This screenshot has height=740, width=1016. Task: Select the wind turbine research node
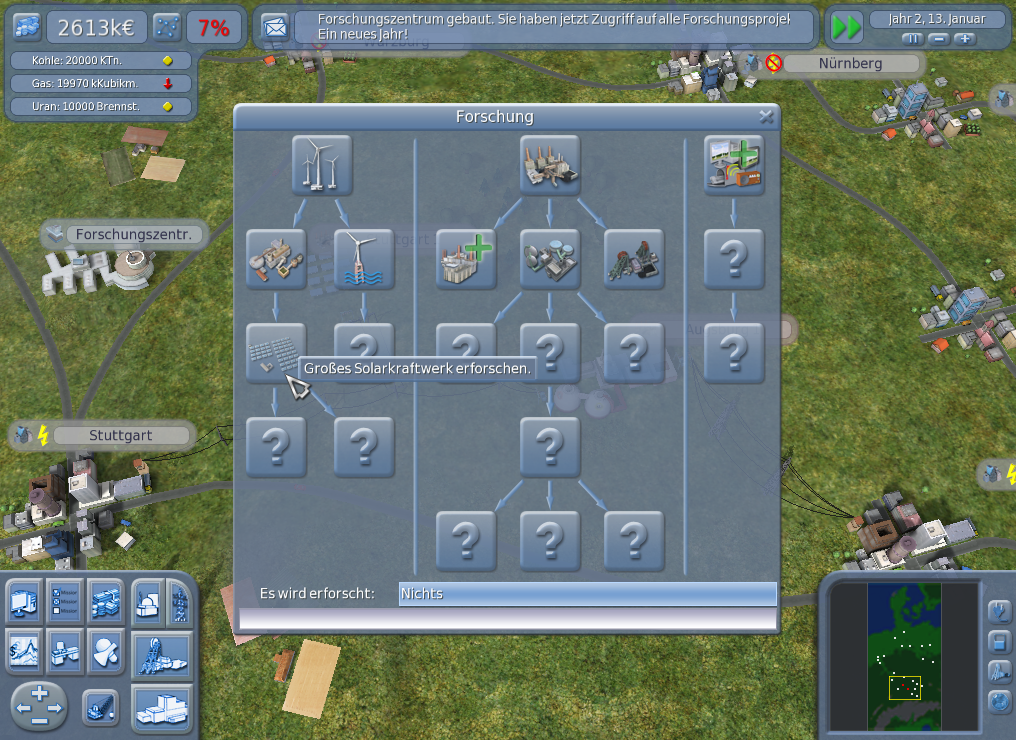click(x=321, y=165)
